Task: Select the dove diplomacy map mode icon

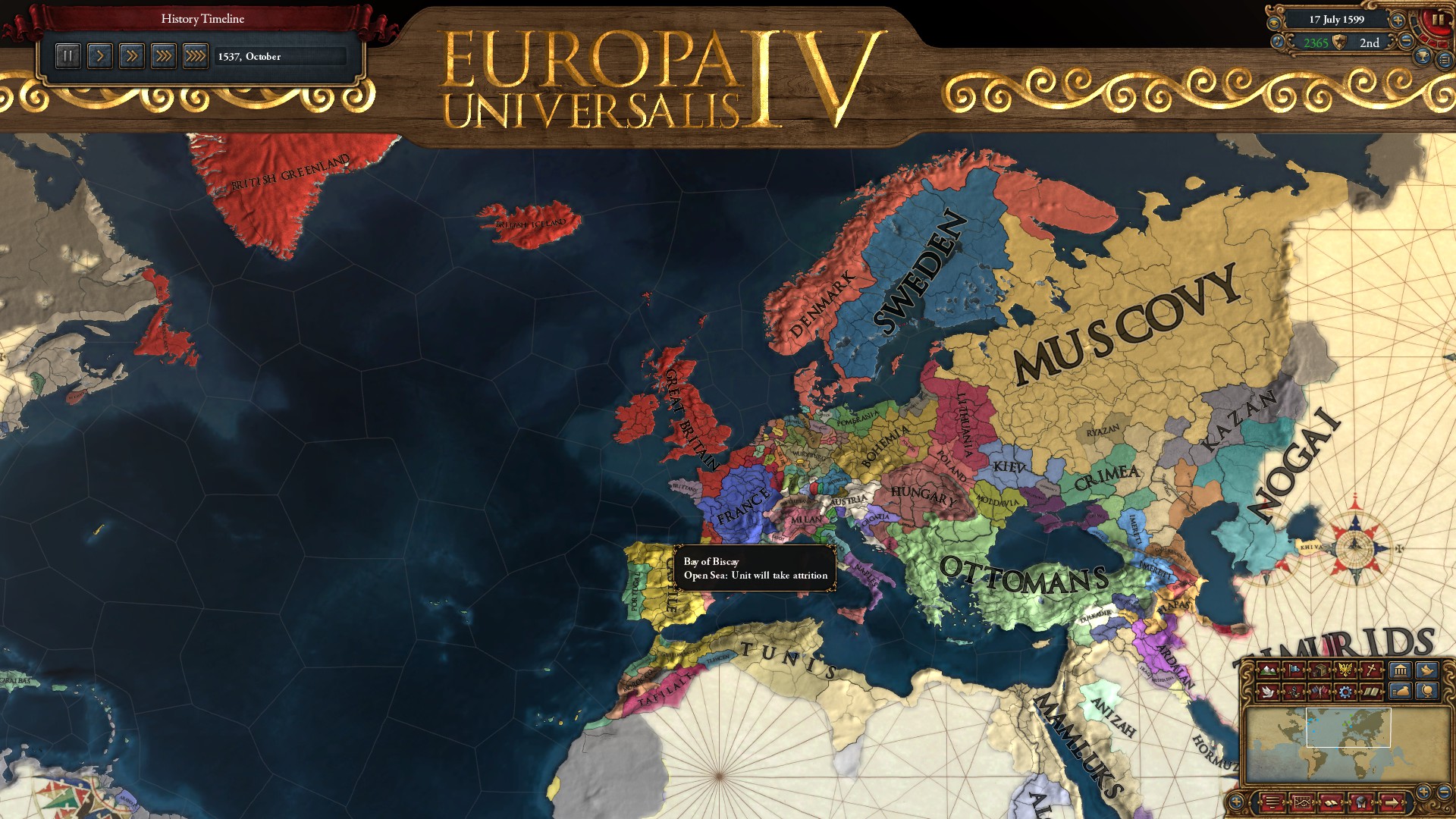Action: 1268,691
